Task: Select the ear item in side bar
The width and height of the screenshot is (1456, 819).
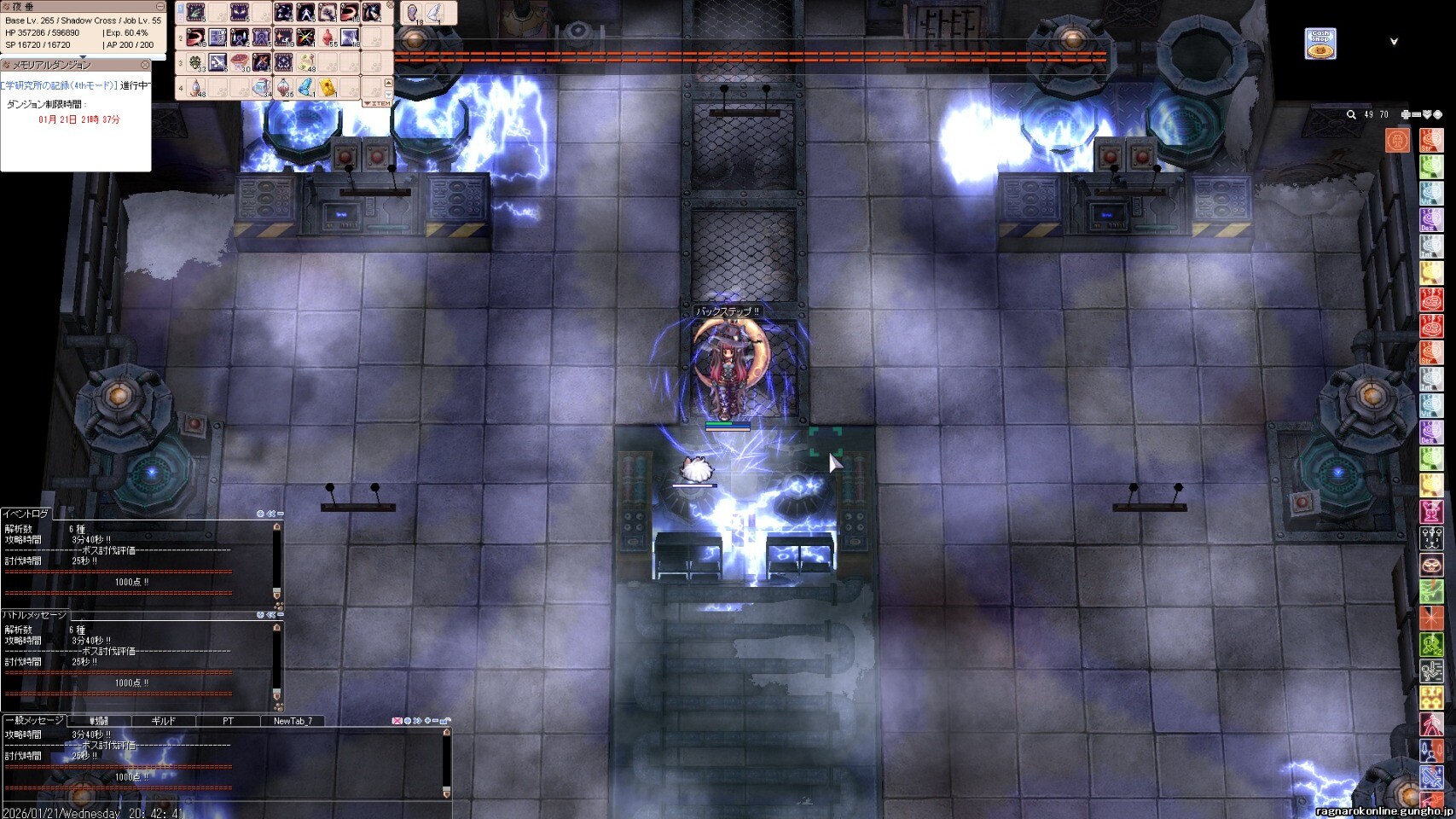Action: (x=413, y=13)
